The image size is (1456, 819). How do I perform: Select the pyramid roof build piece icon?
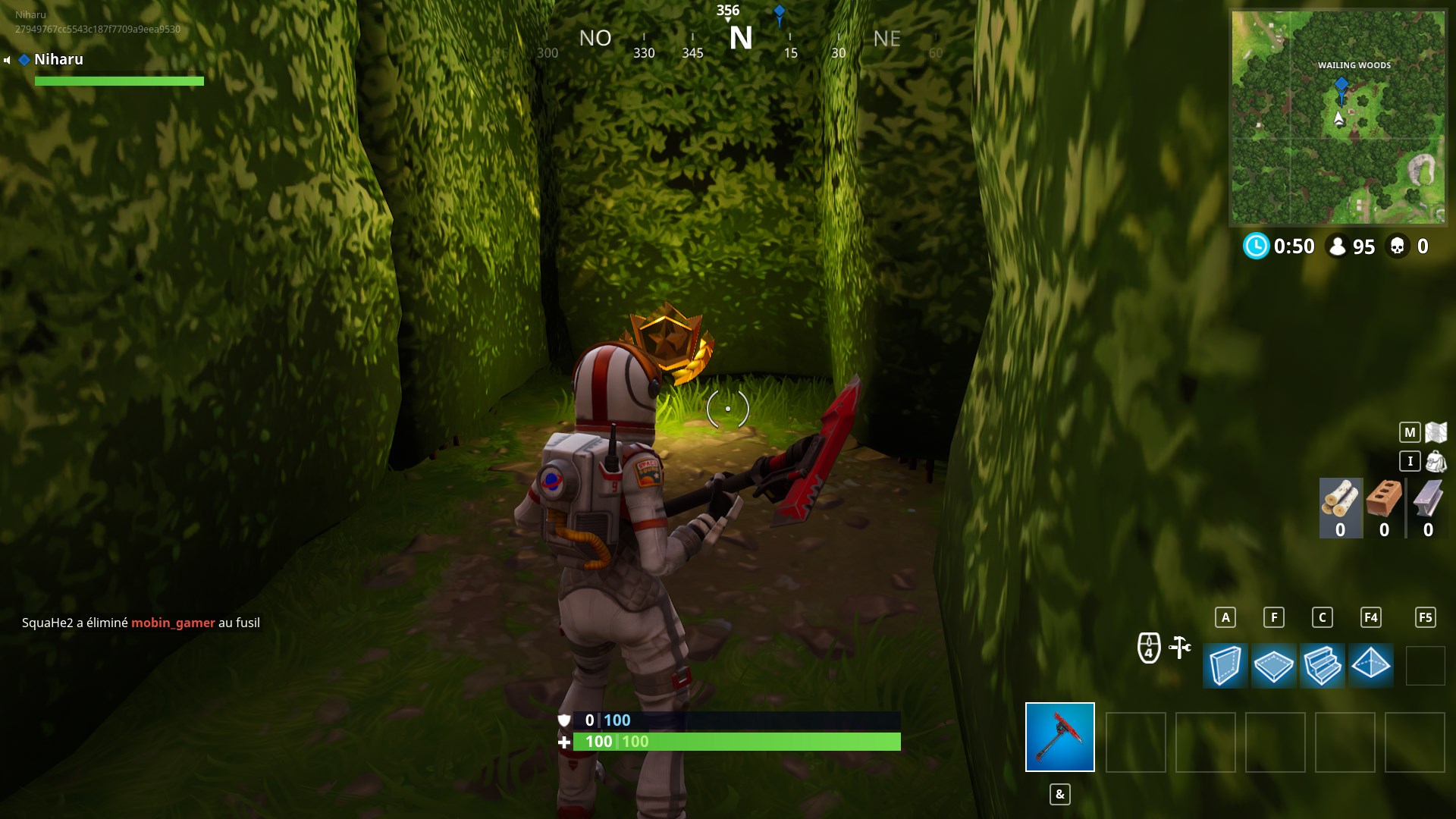(1372, 666)
